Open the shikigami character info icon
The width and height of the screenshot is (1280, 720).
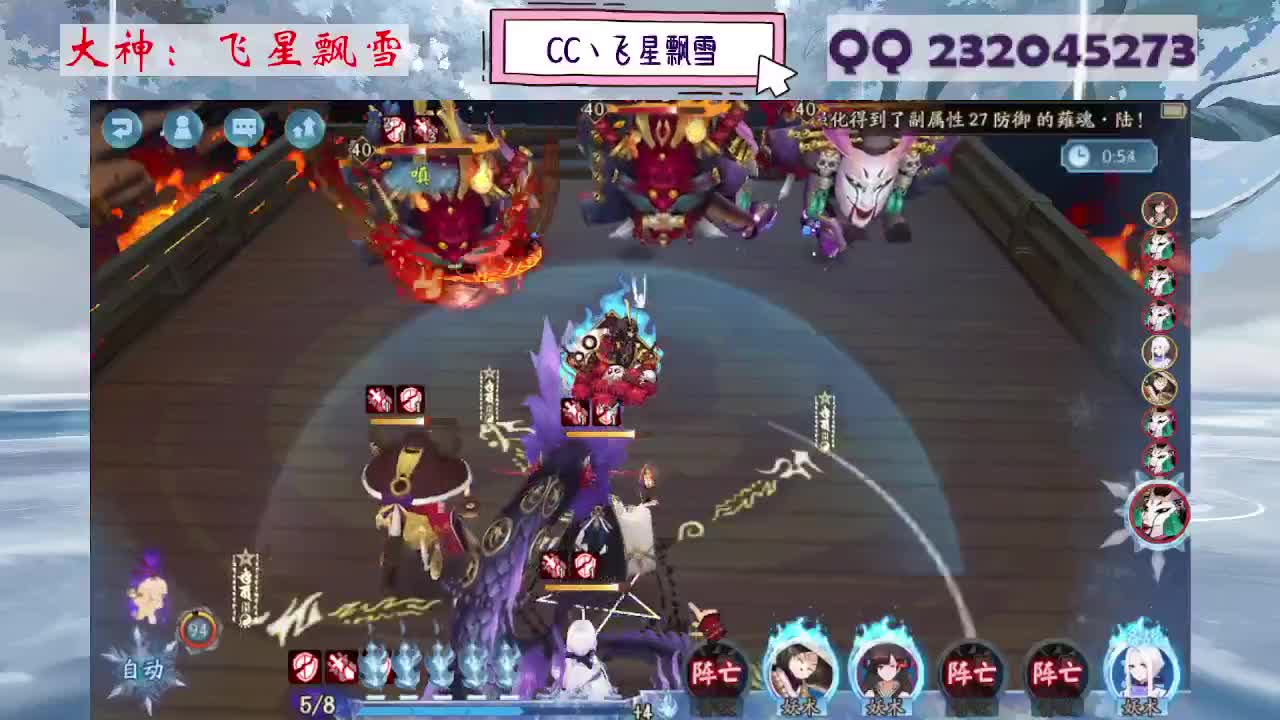point(181,126)
